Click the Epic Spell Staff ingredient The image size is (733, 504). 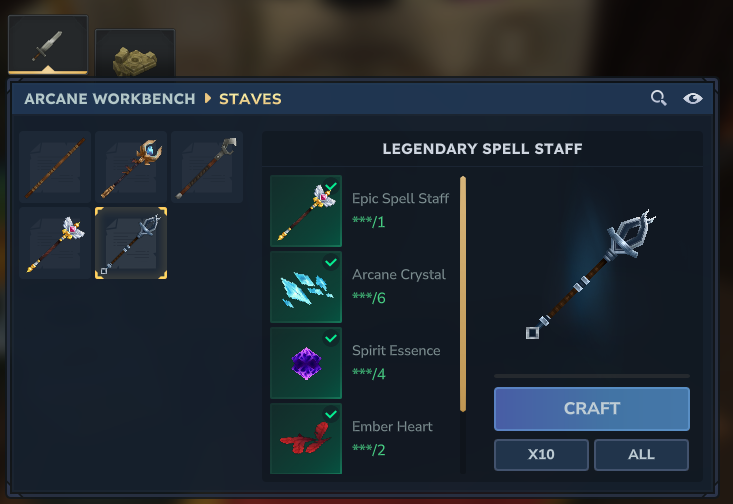click(x=306, y=211)
